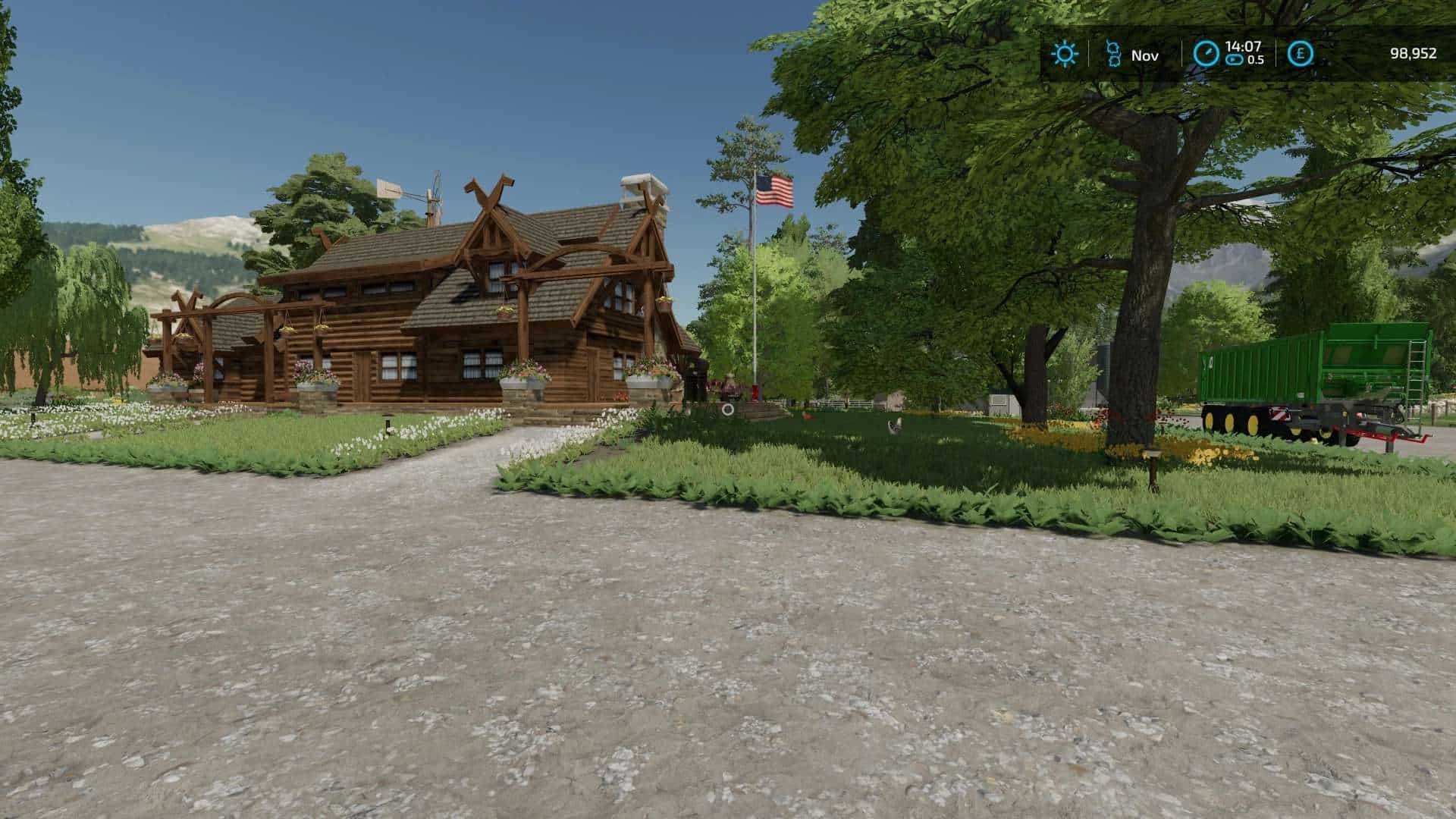
Task: Click the clock time icon
Action: (x=1206, y=54)
